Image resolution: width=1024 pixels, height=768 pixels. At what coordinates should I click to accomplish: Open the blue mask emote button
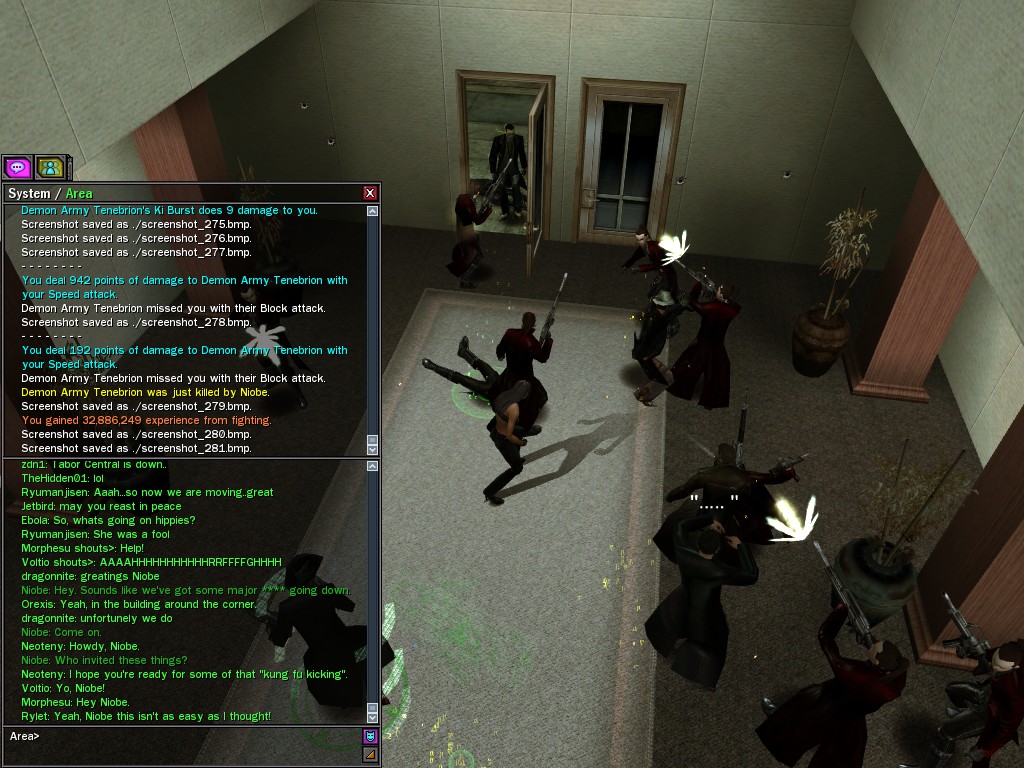(x=370, y=736)
